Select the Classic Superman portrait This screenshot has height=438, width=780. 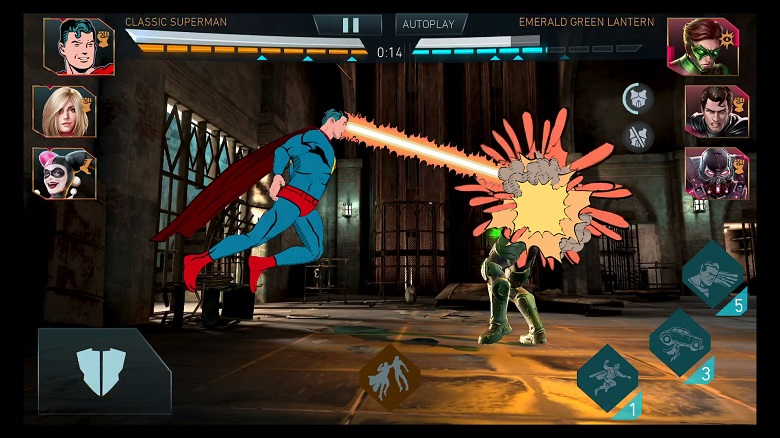coord(78,46)
